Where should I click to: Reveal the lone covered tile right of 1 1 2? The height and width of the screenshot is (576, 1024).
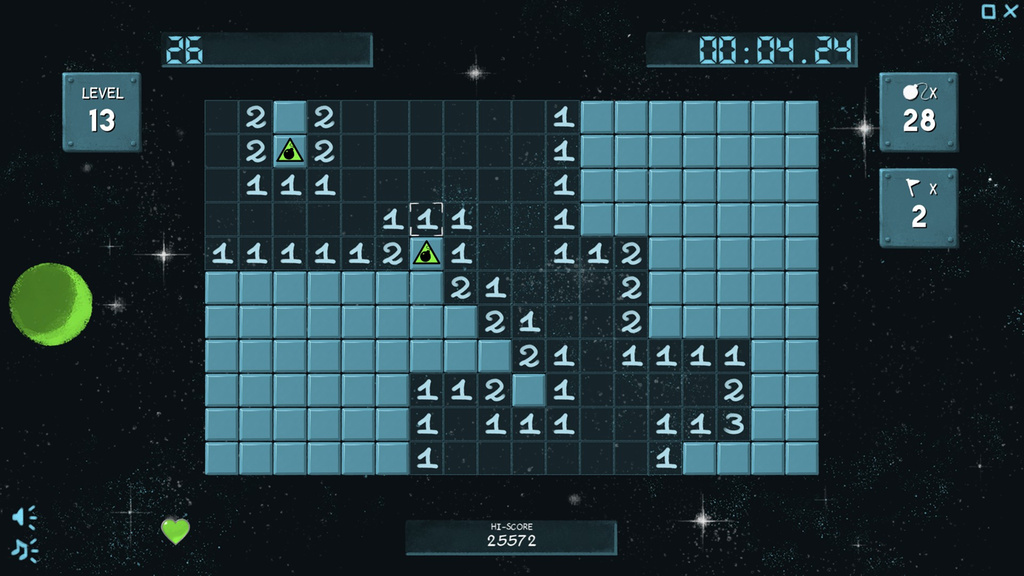tap(529, 389)
